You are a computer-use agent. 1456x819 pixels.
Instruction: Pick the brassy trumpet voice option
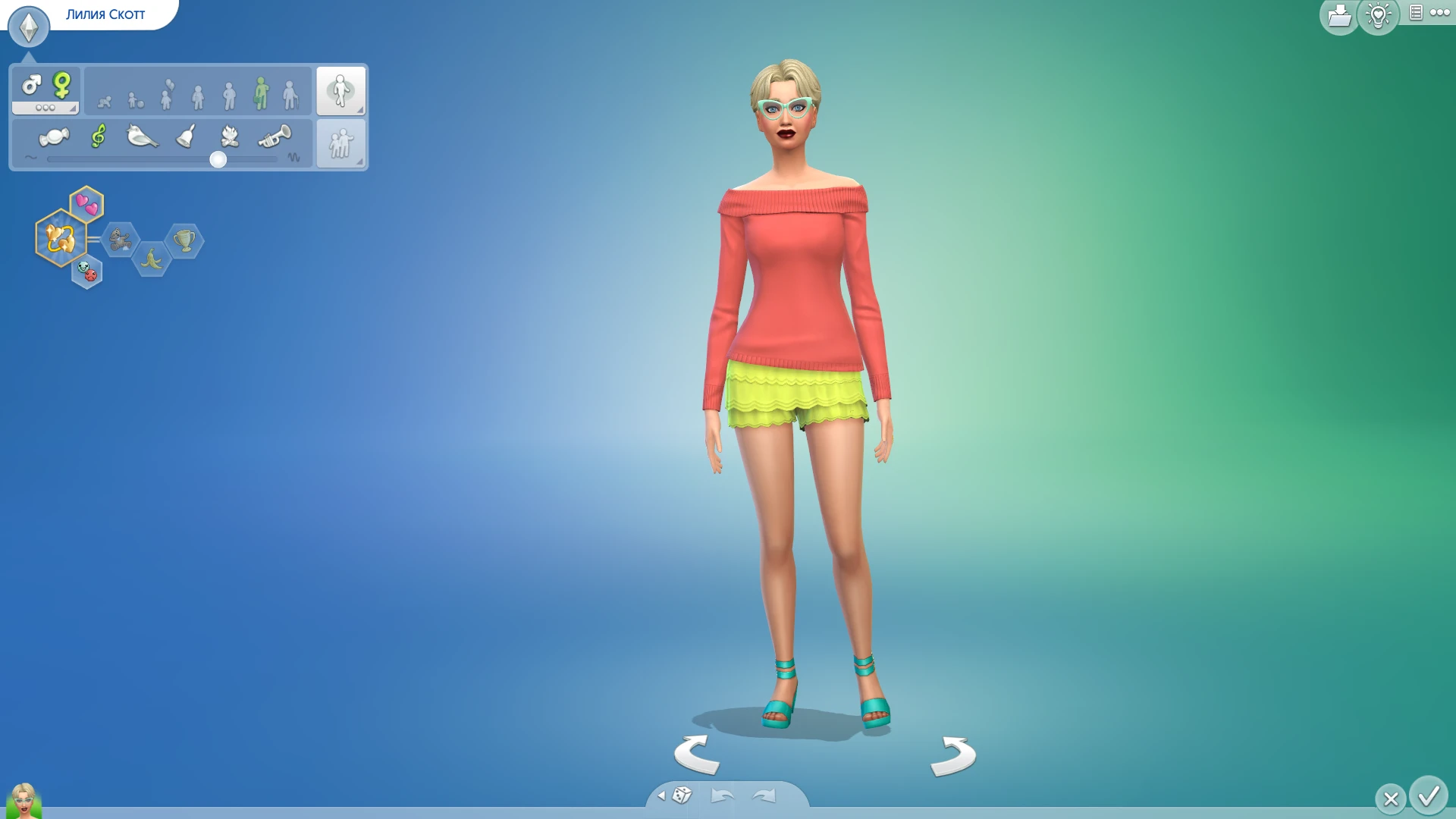click(x=275, y=137)
